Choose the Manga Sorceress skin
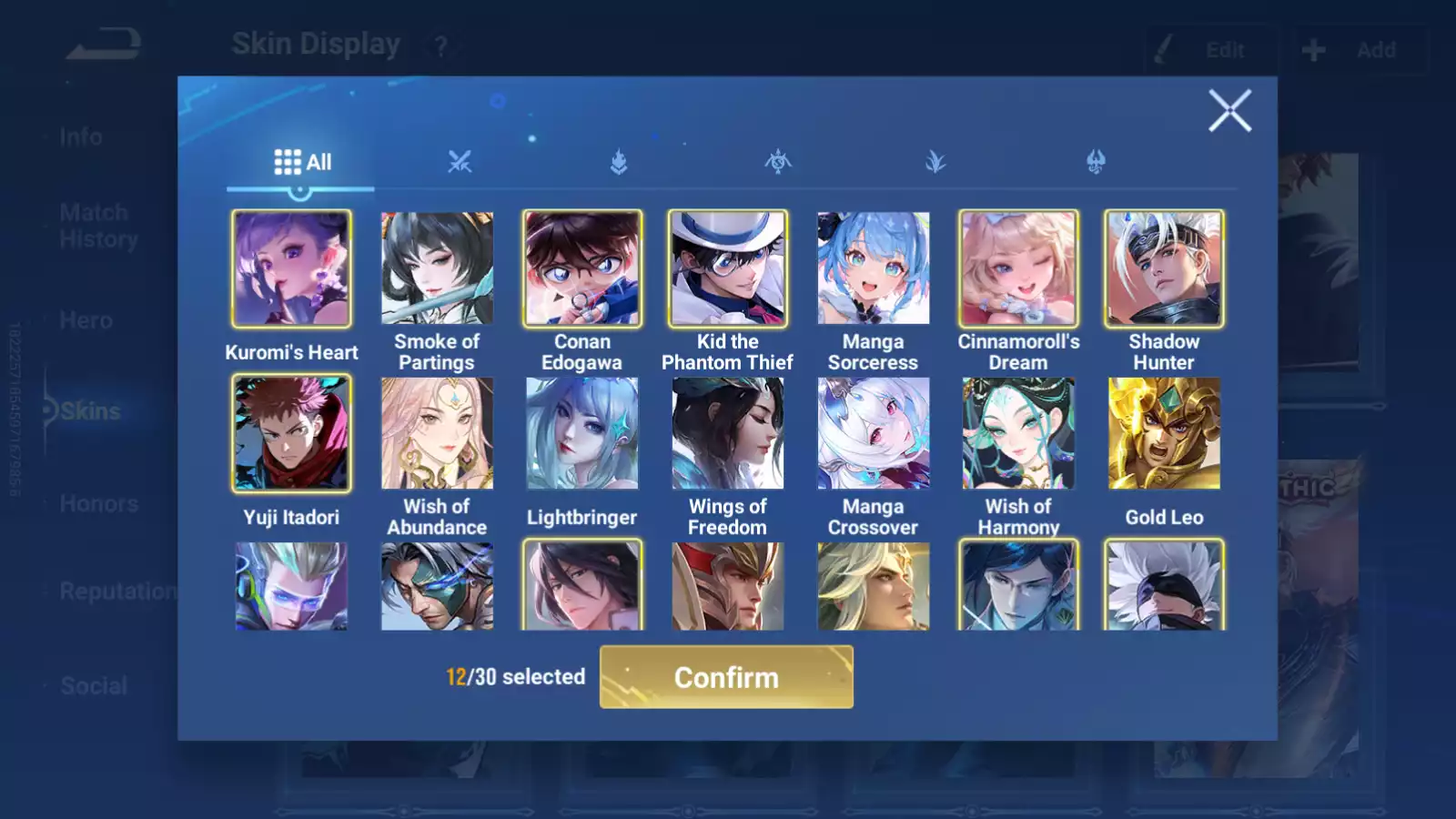This screenshot has height=819, width=1456. coord(874,269)
